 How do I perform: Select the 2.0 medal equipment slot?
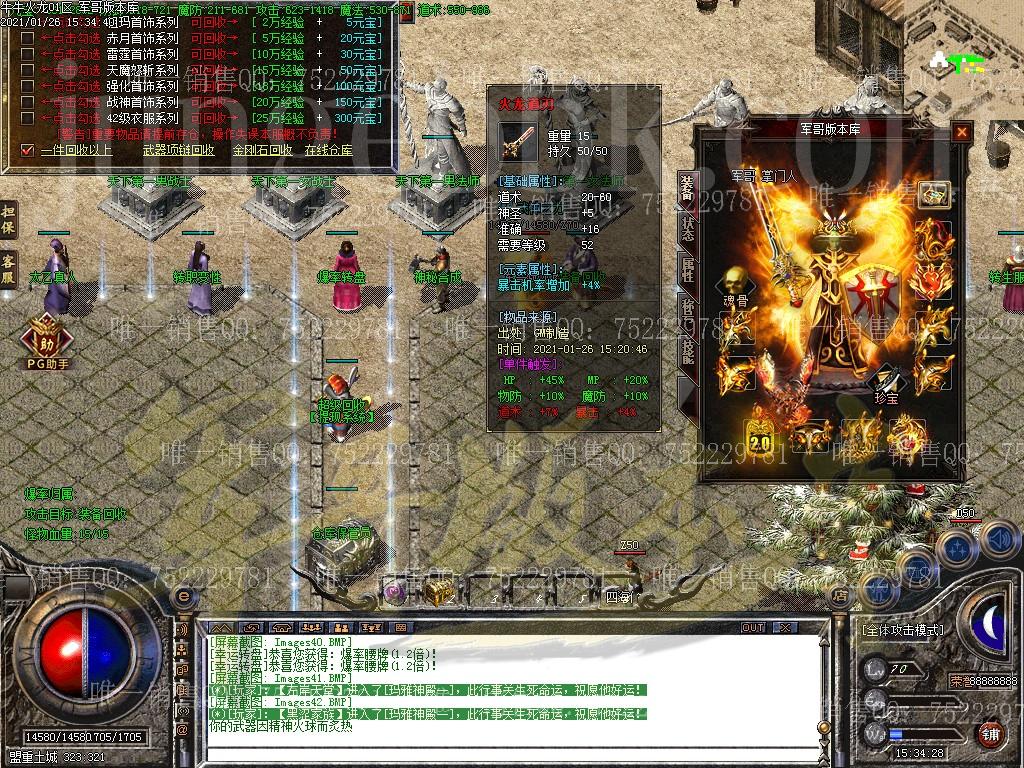click(x=762, y=438)
